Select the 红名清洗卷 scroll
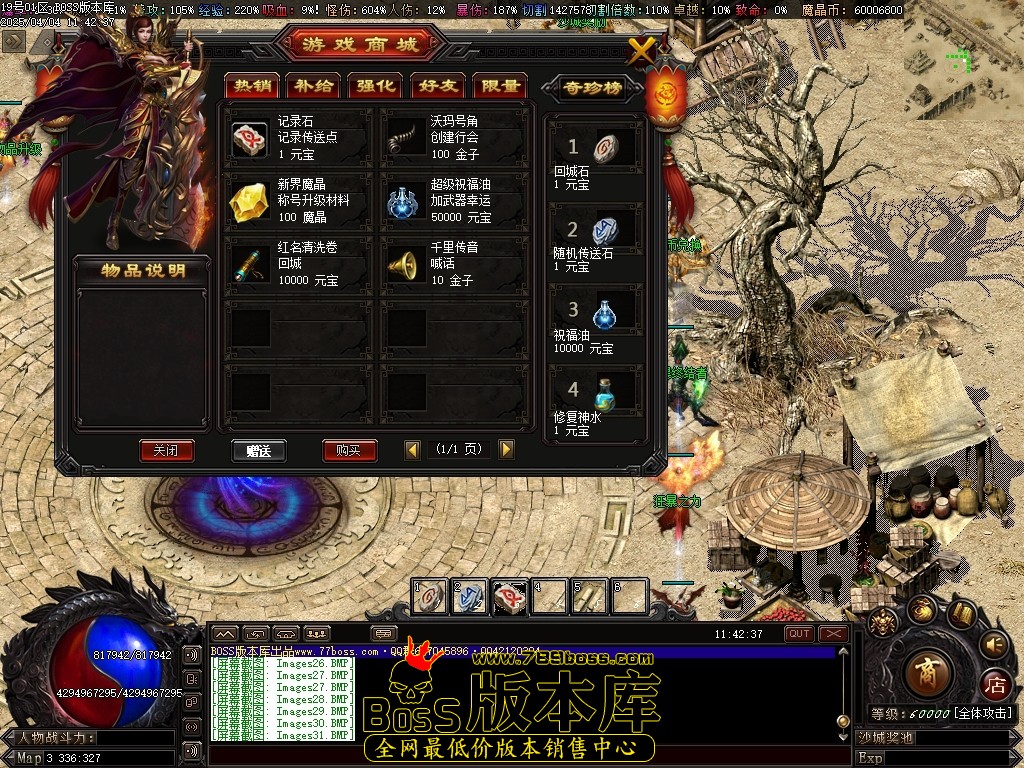The image size is (1024, 768). point(250,264)
